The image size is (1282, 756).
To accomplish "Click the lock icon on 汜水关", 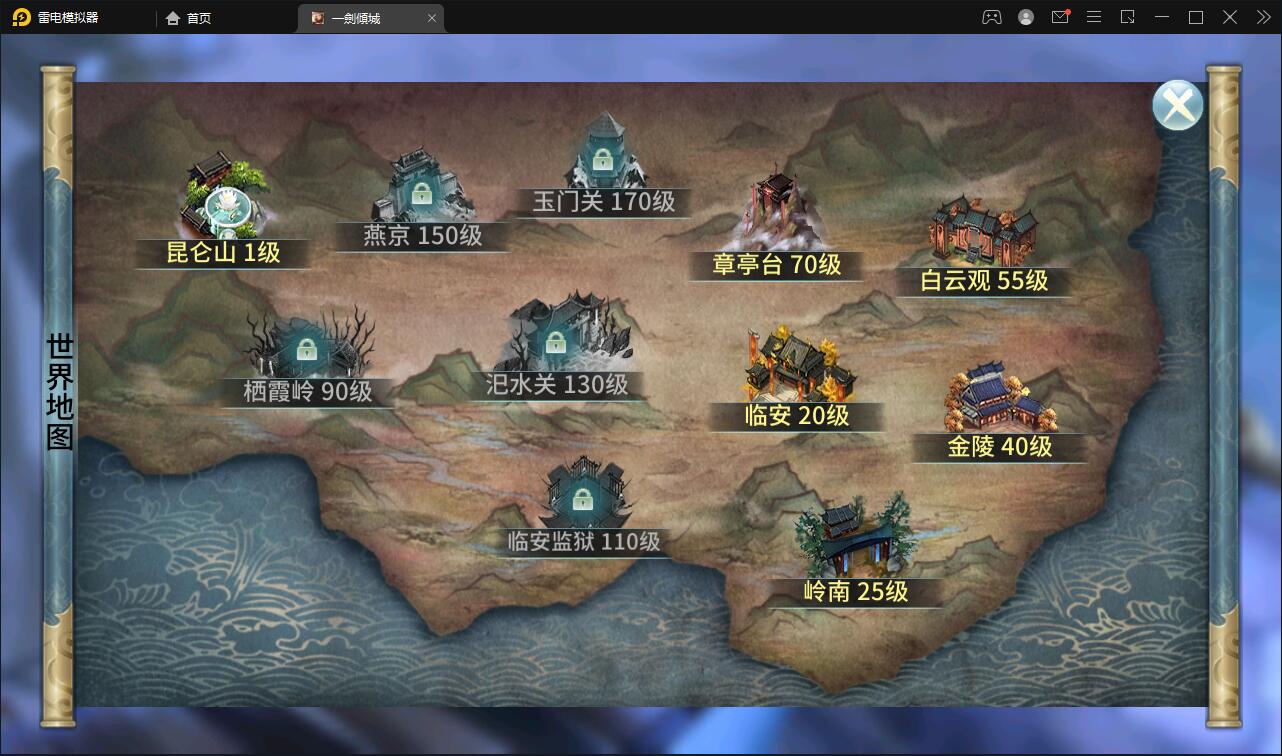I will [556, 343].
